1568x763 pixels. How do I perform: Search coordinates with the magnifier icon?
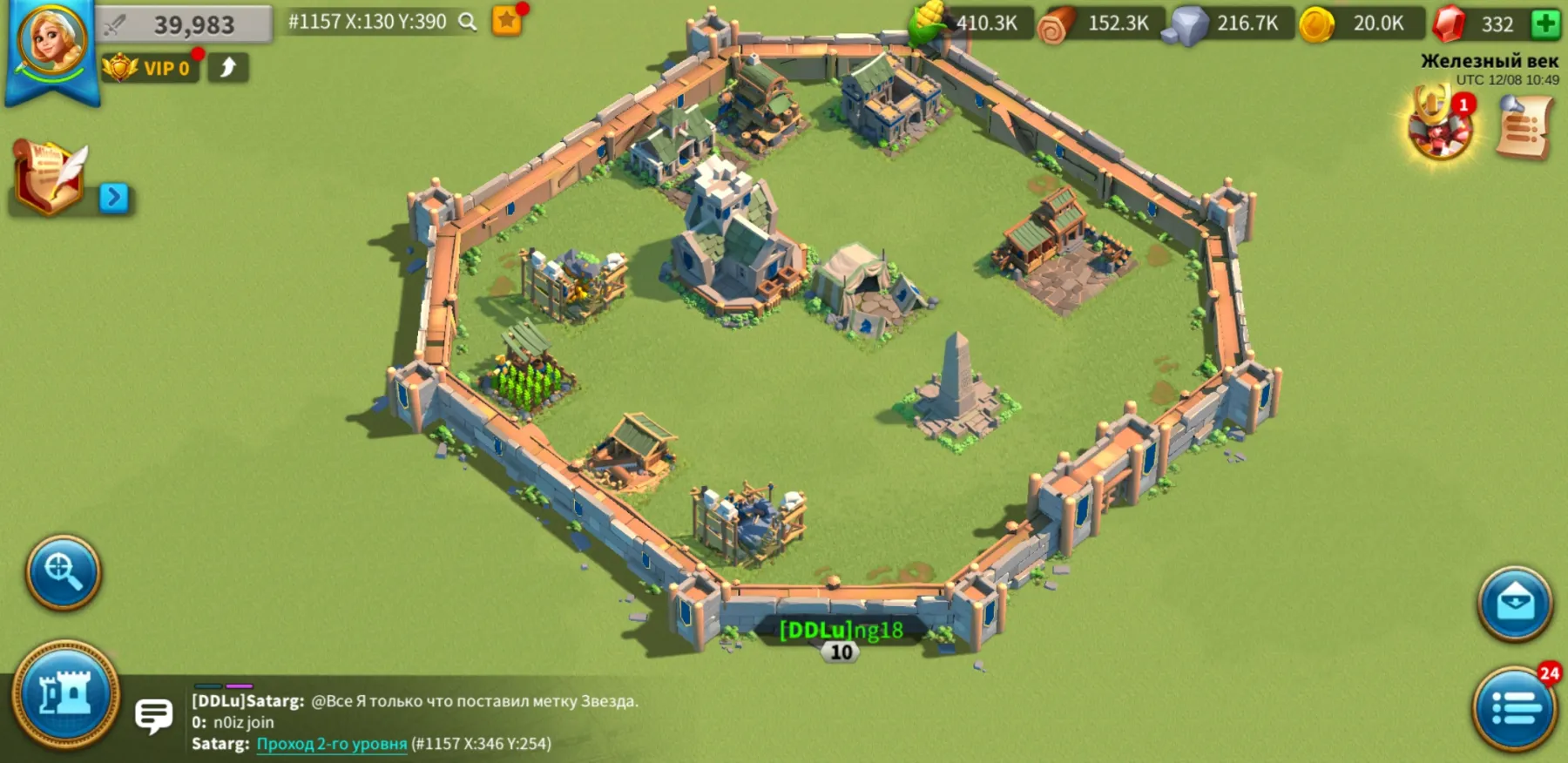click(468, 22)
